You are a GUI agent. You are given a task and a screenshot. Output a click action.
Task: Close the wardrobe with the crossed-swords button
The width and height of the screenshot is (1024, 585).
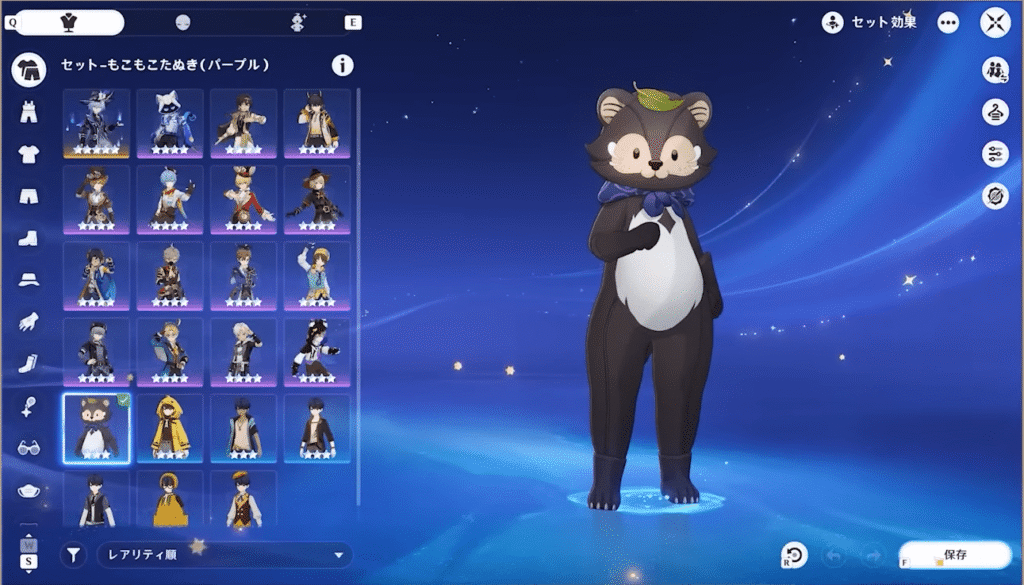click(x=996, y=22)
